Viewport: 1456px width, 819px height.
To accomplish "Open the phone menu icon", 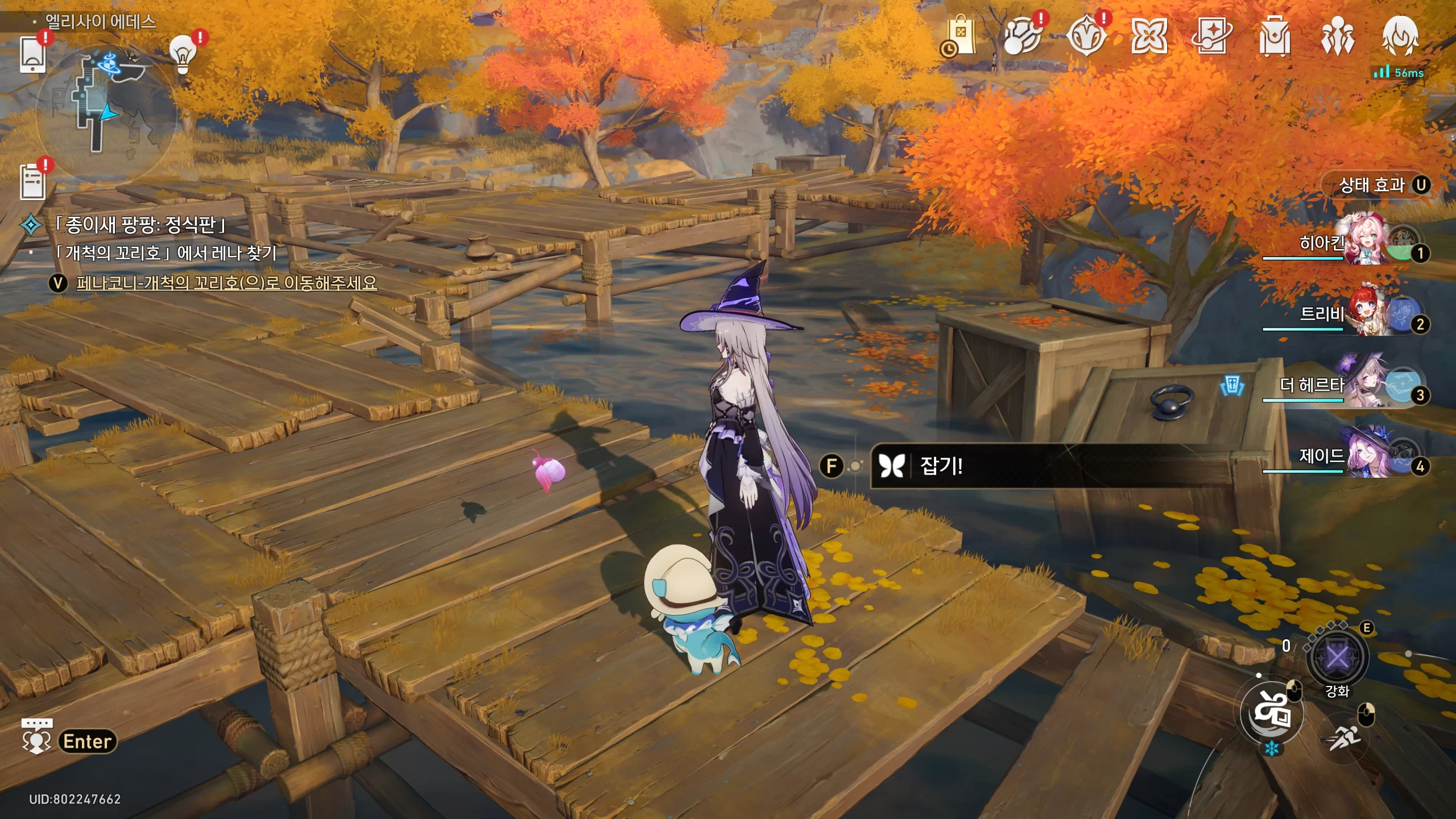I will [32, 55].
